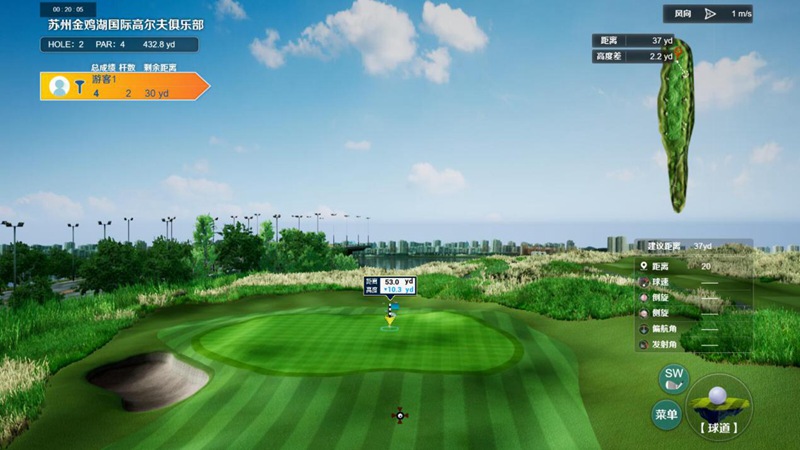Click the 游客1 player avatar icon
The image size is (800, 450).
coord(59,87)
